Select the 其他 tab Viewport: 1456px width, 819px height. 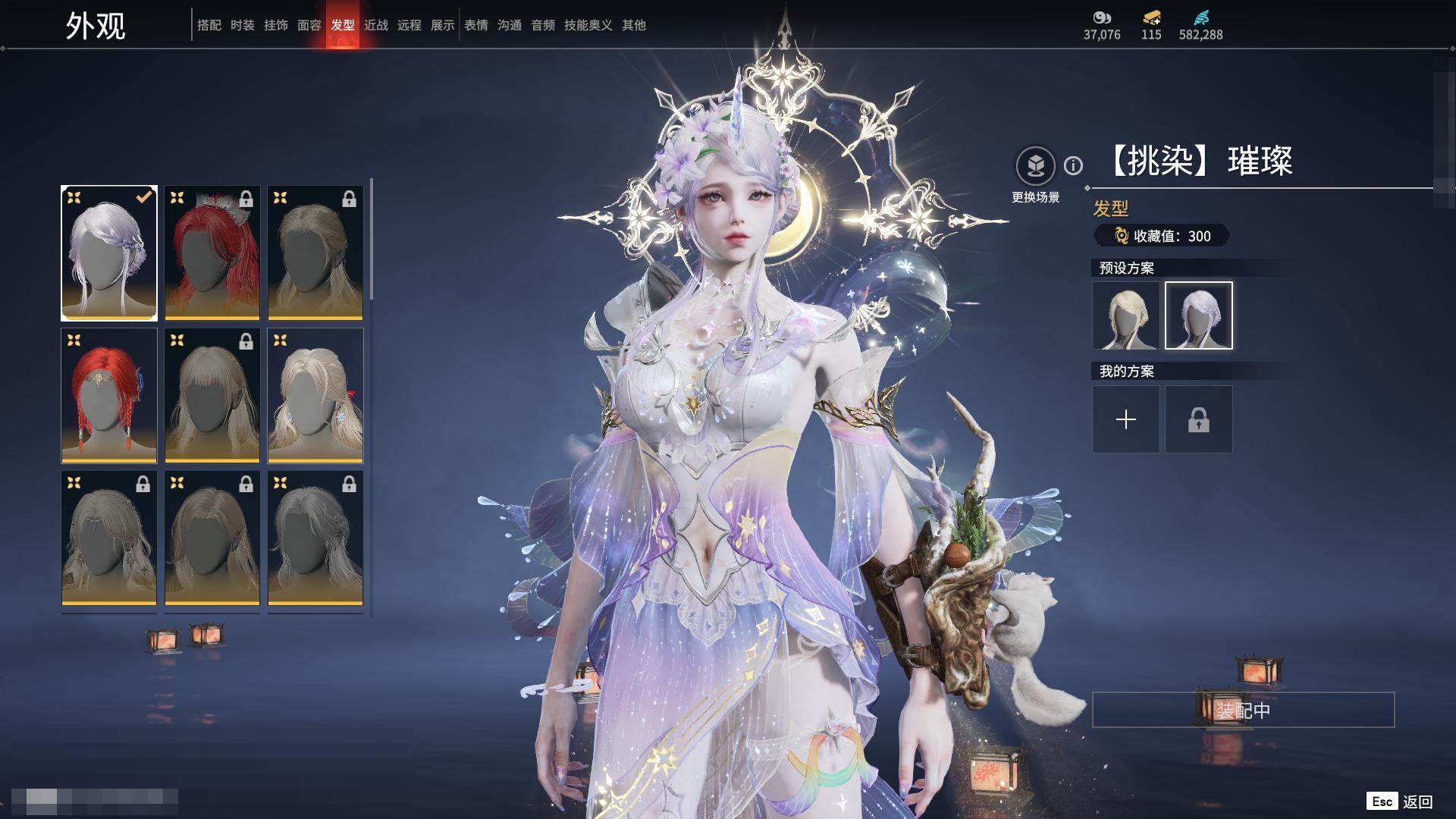click(x=634, y=25)
